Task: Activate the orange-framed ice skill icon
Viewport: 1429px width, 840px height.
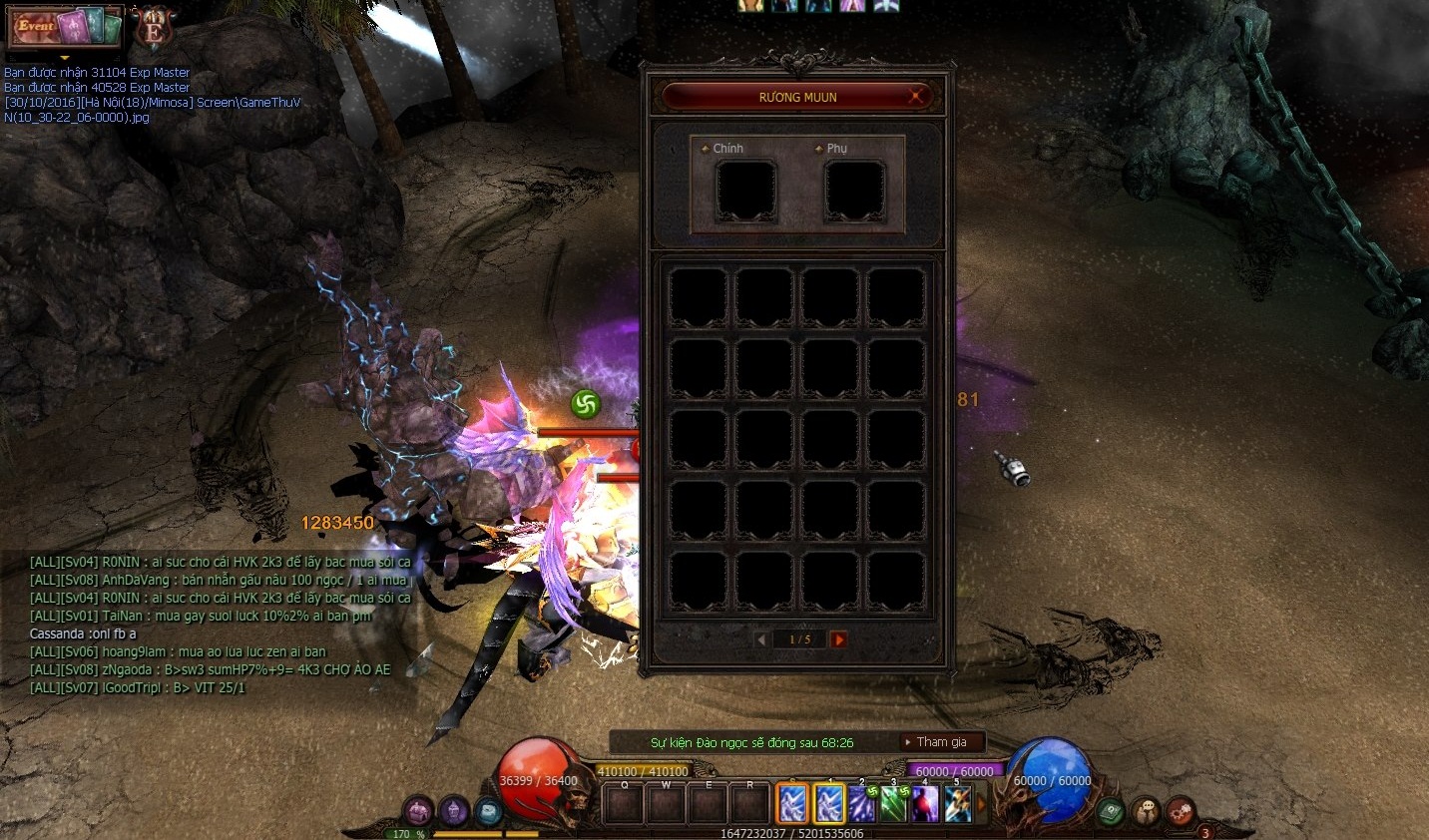Action: pyautogui.click(x=792, y=803)
